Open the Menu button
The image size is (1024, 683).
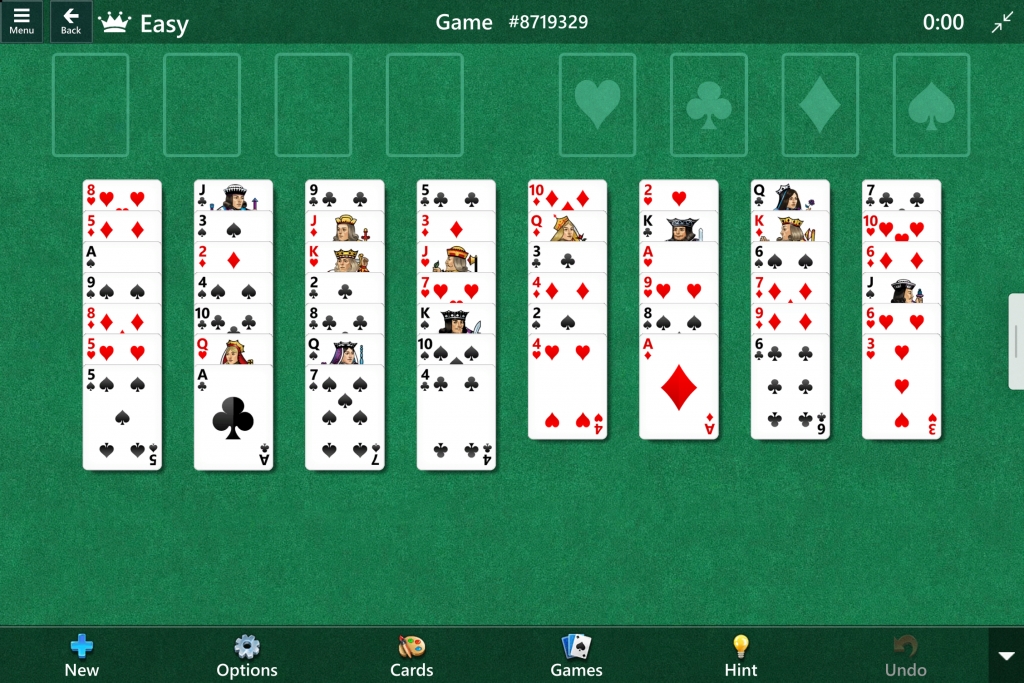click(x=21, y=21)
